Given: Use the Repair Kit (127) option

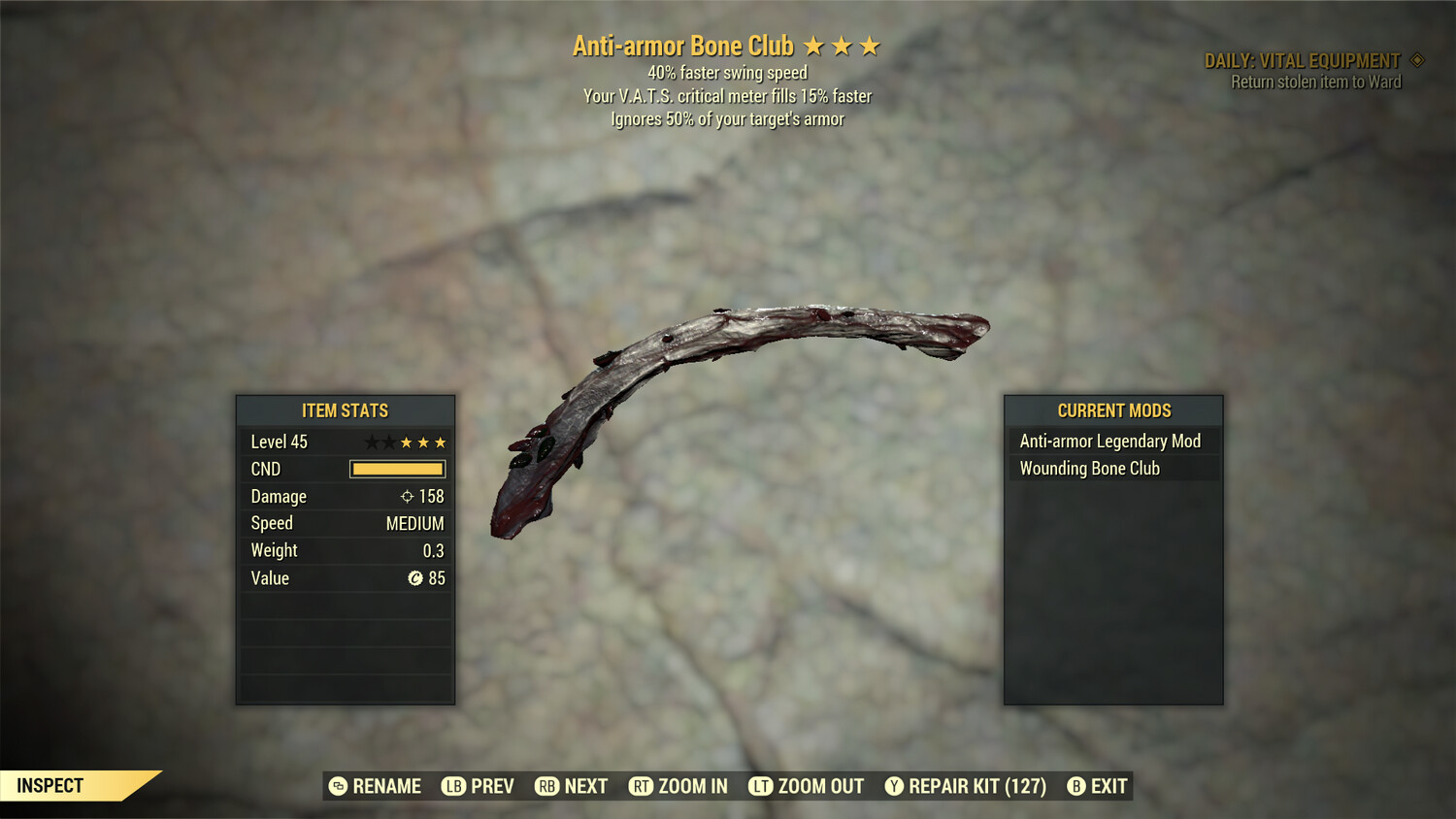Looking at the screenshot, I should [966, 786].
